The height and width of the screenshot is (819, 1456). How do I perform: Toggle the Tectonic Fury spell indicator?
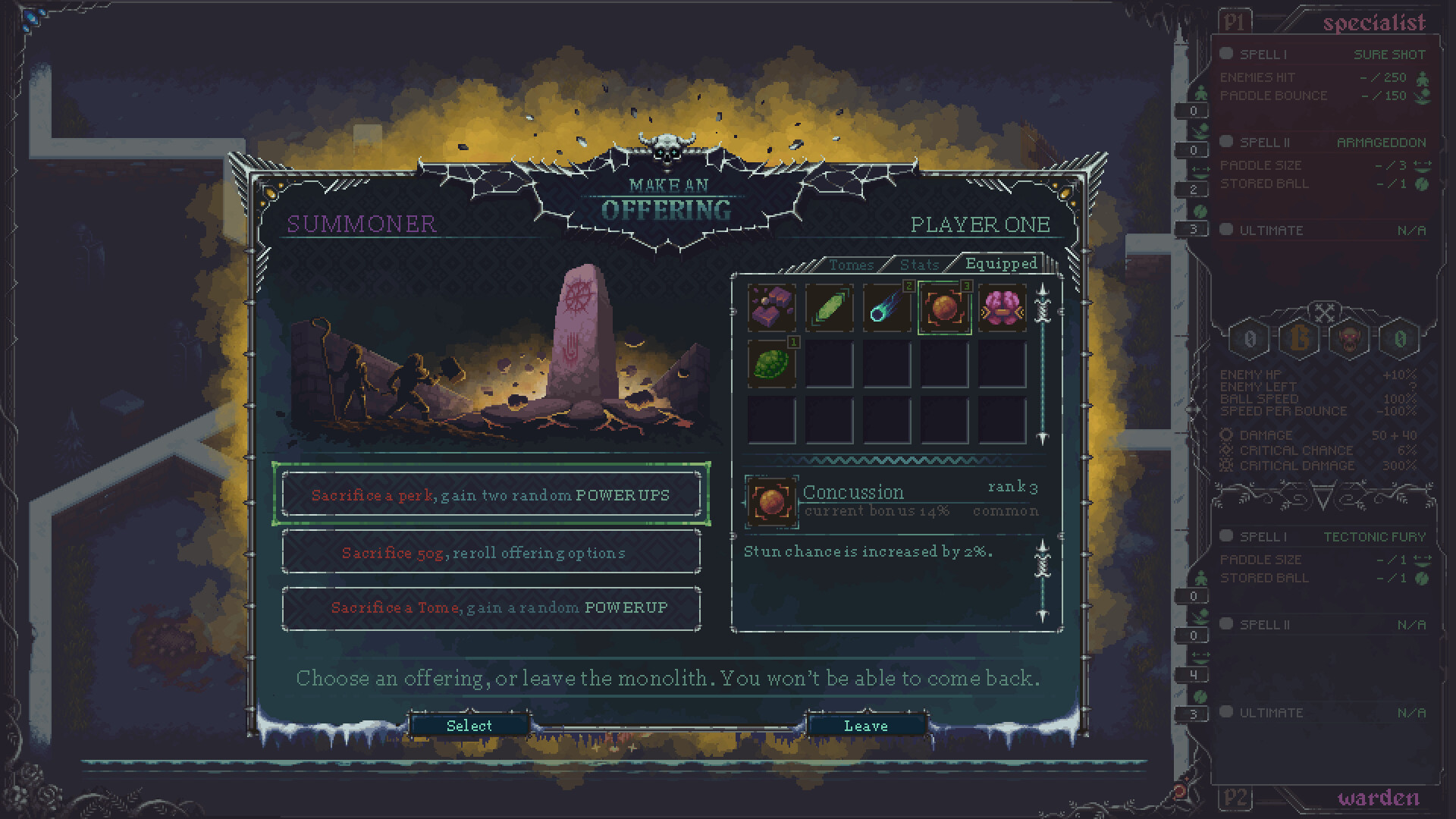pos(1226,536)
